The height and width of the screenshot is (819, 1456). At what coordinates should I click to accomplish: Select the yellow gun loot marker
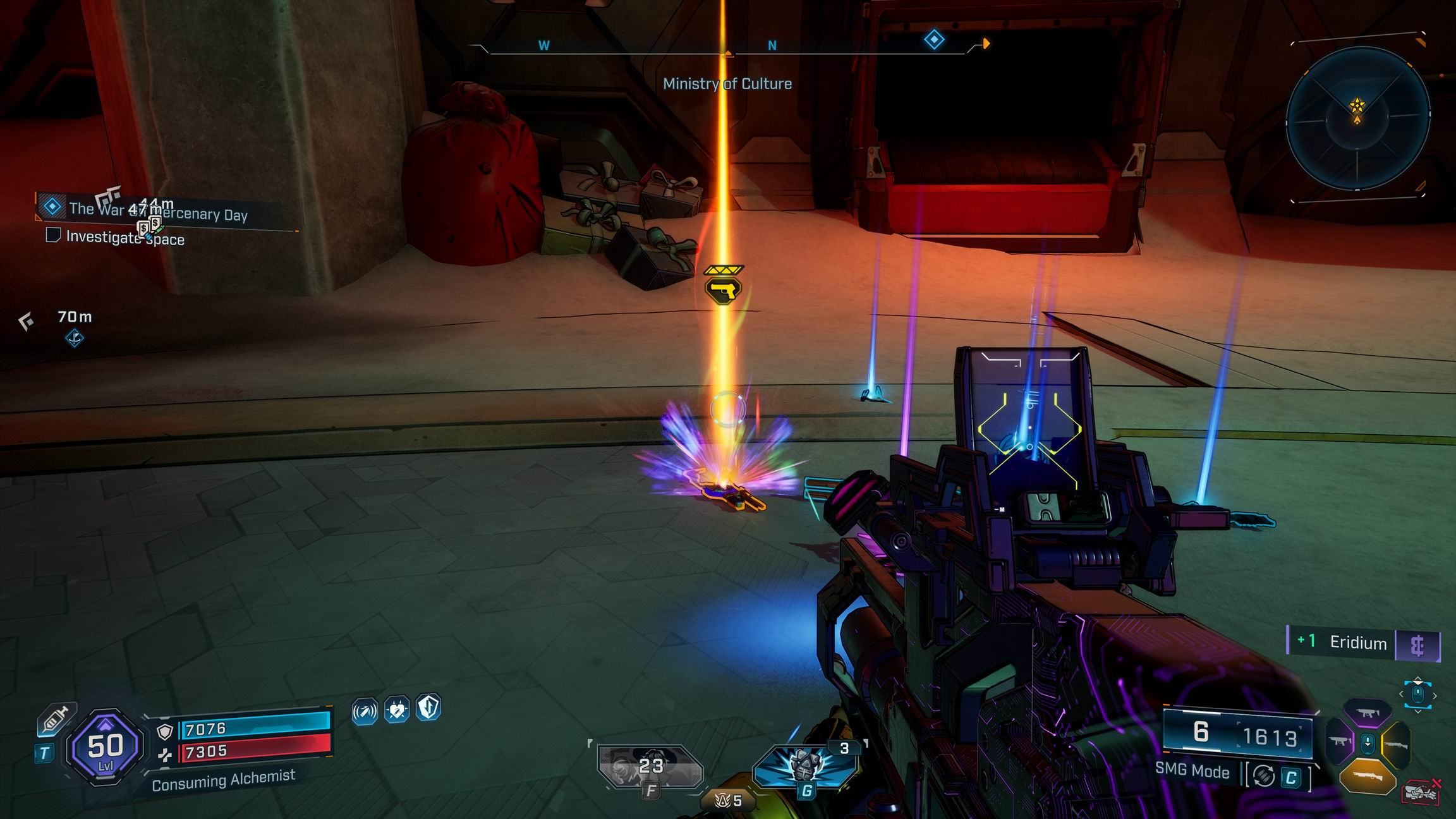pyautogui.click(x=723, y=289)
